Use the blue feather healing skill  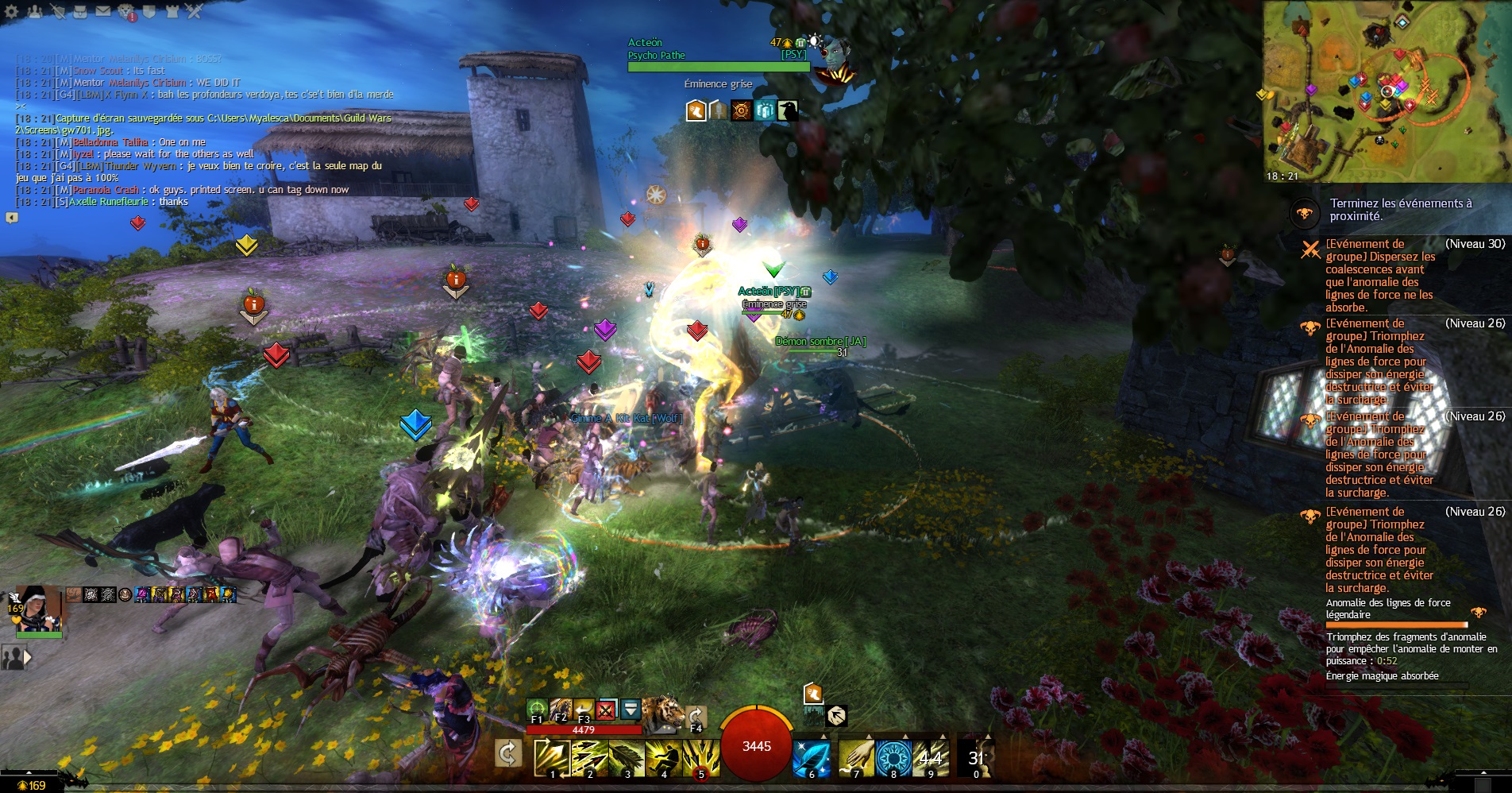point(811,757)
